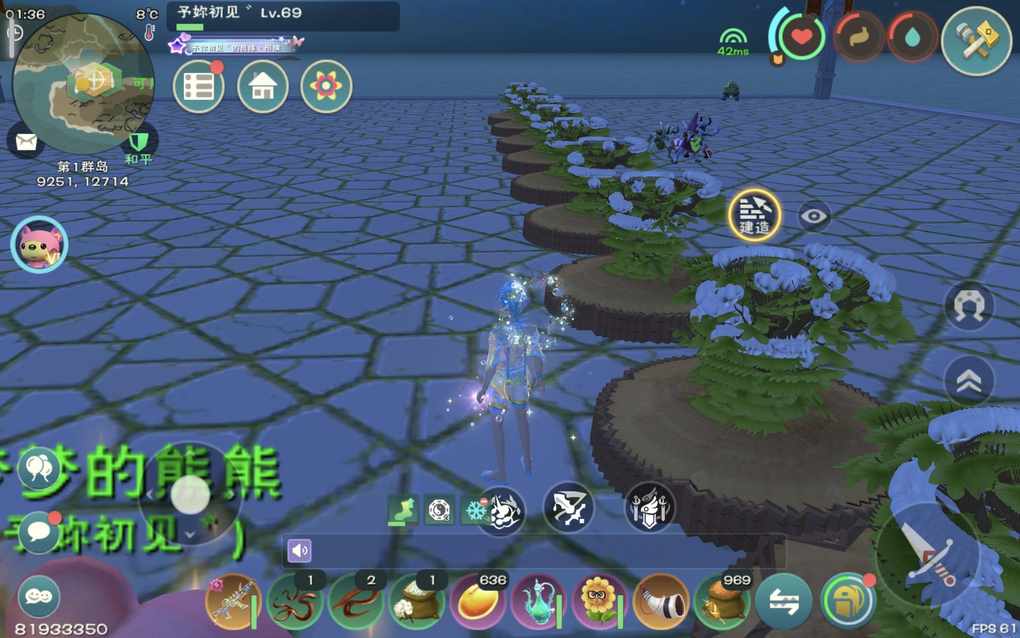Select the sunflower hotbar slot

[x=600, y=602]
